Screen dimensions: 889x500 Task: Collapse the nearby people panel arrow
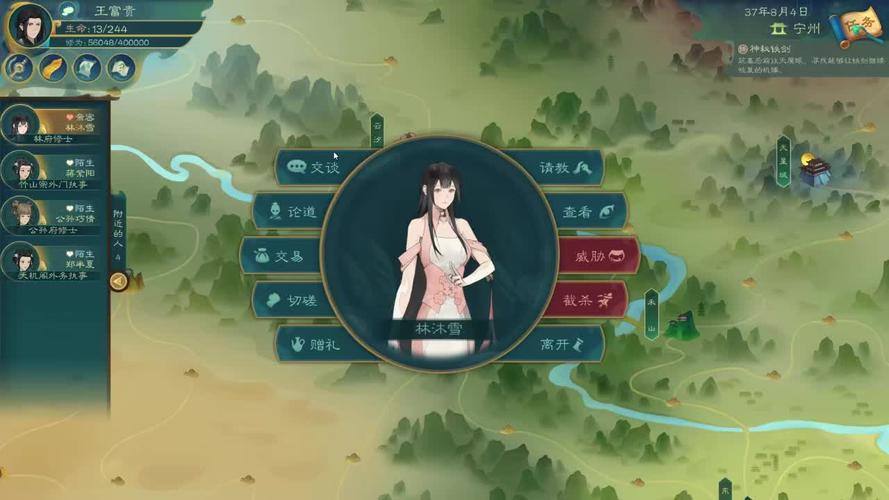coord(118,281)
